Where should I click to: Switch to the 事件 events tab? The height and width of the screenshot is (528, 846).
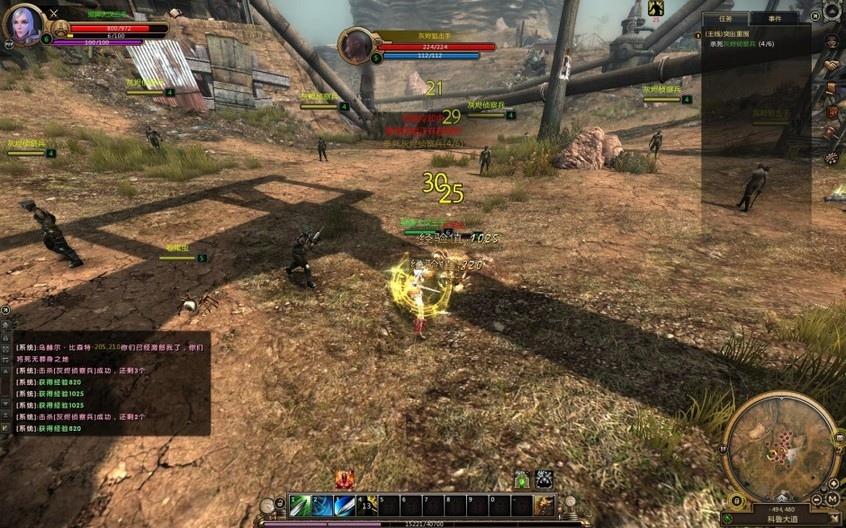click(775, 18)
